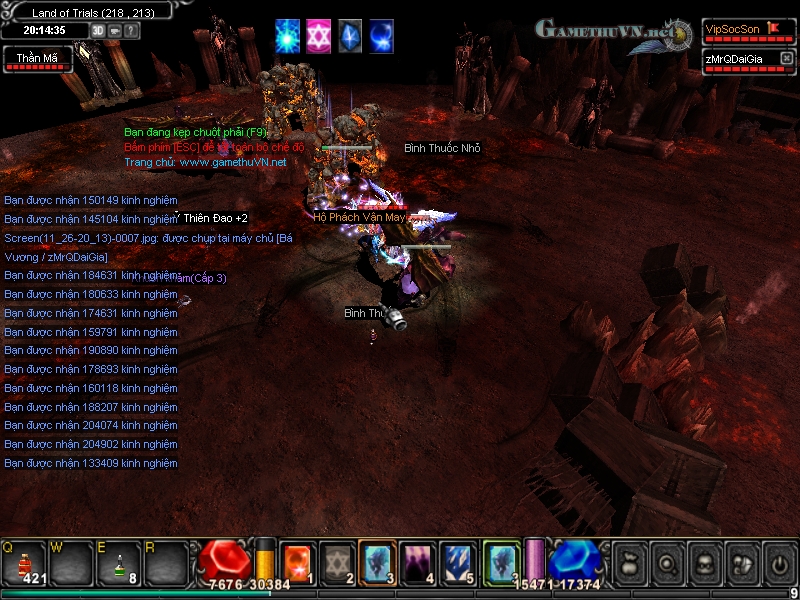The width and height of the screenshot is (800, 600).
Task: Click the blue crystal buff icon
Action: (350, 36)
